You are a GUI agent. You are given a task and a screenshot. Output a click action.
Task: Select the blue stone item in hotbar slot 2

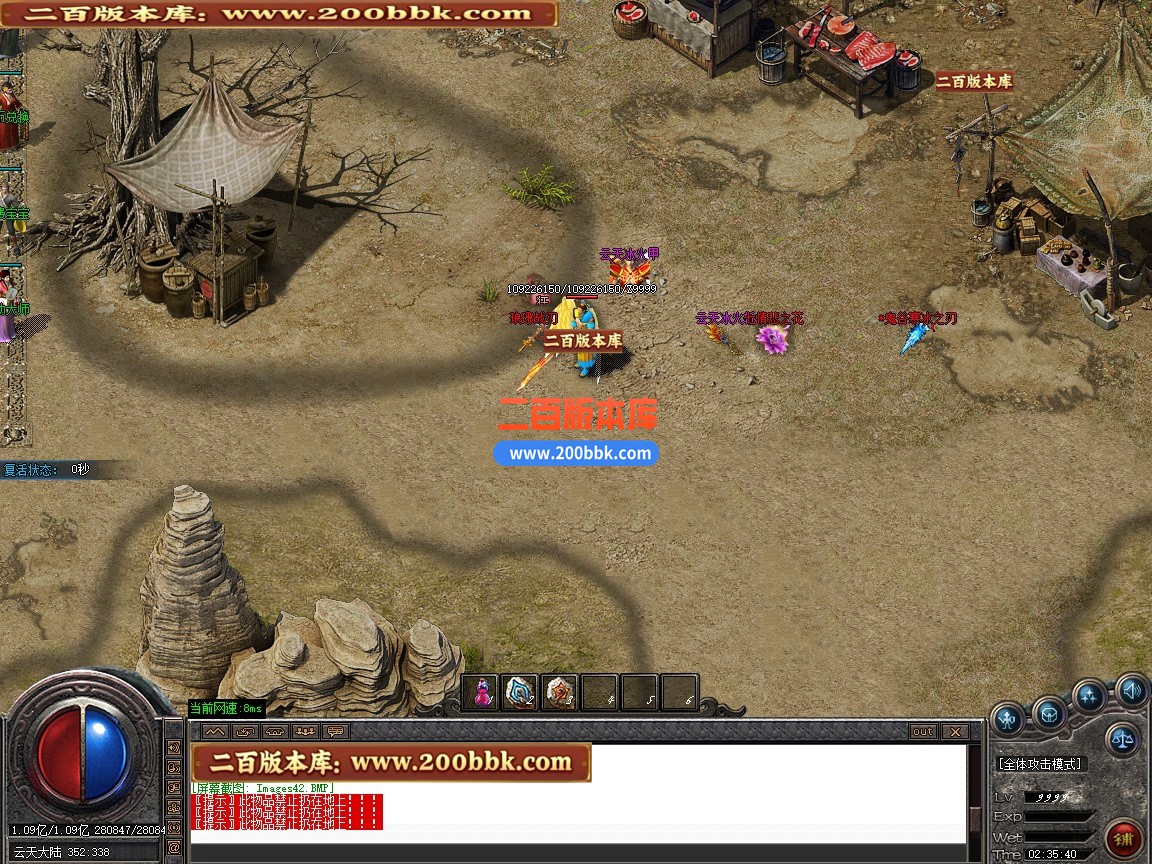[520, 692]
